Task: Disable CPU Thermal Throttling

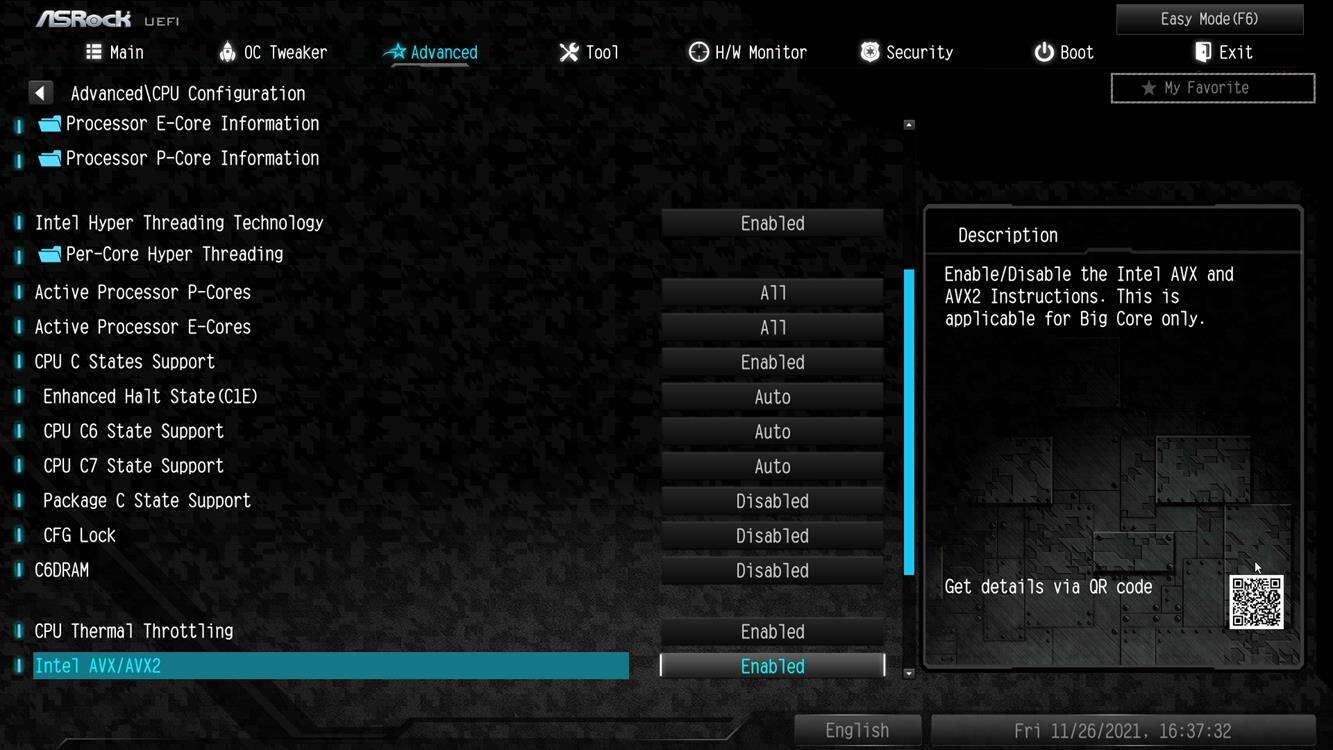Action: pos(771,631)
